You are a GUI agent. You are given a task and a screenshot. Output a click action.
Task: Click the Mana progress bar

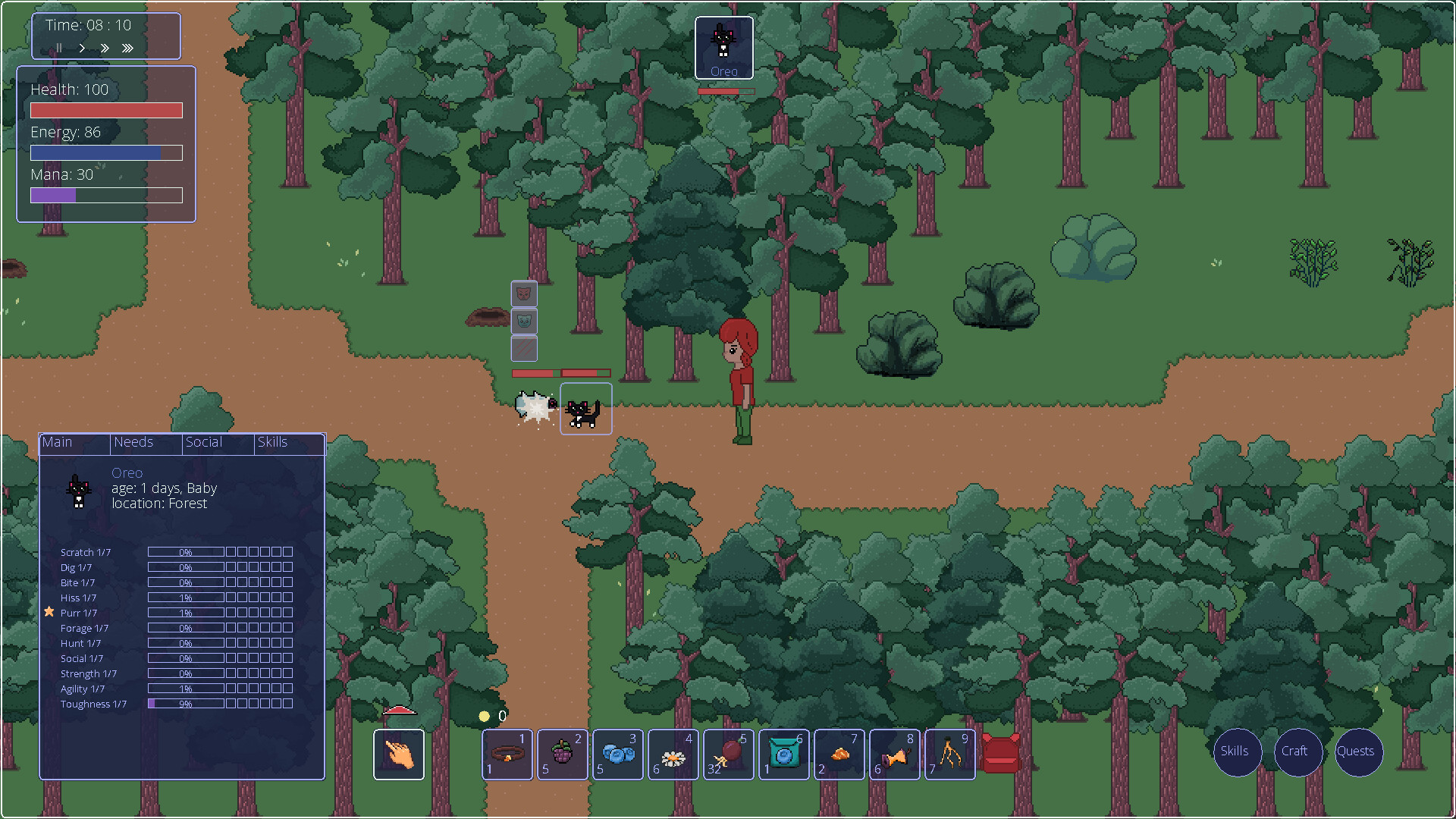tap(106, 195)
